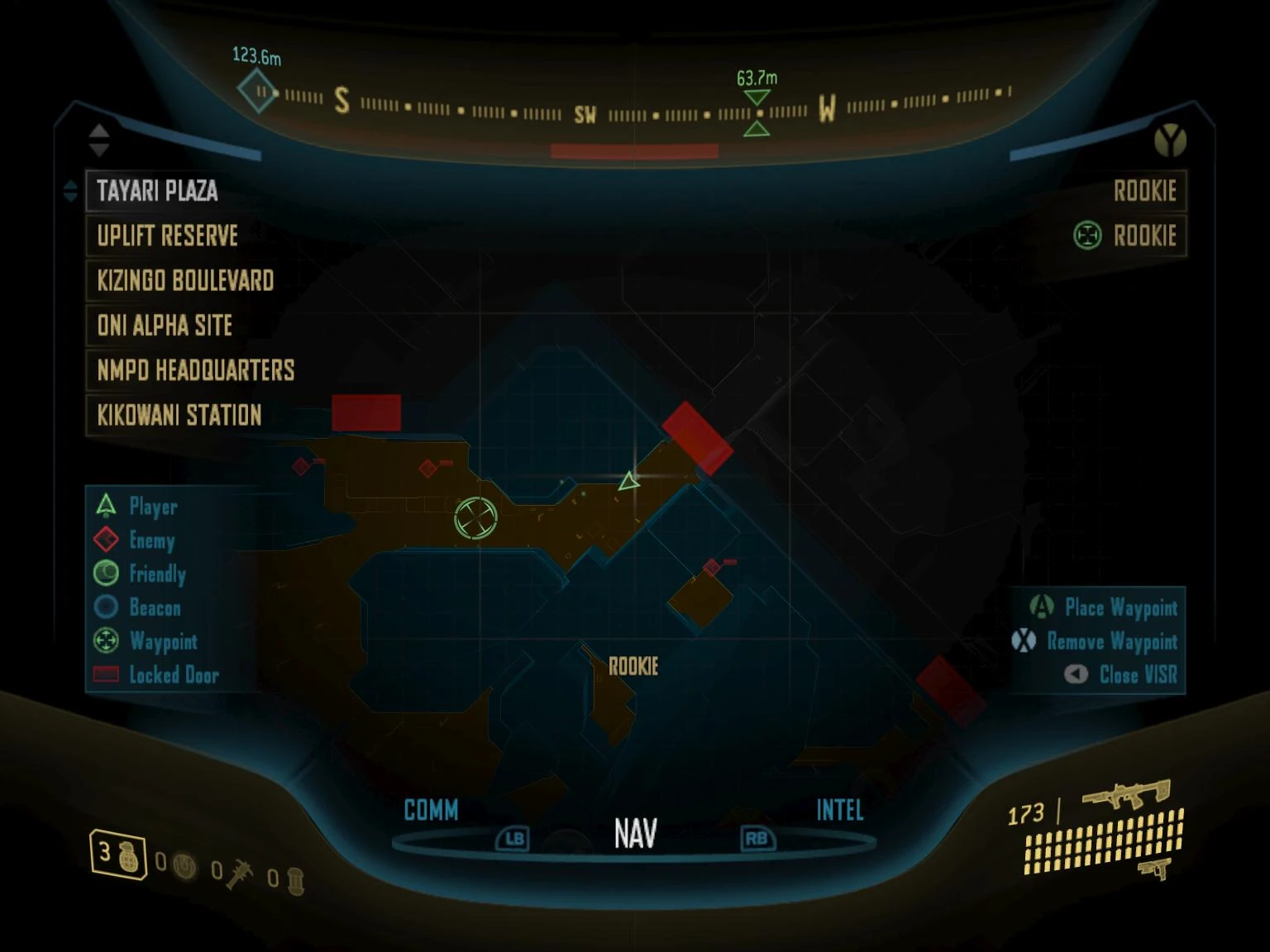The image size is (1270, 952).
Task: Select the frag grenade slot
Action: click(x=117, y=854)
